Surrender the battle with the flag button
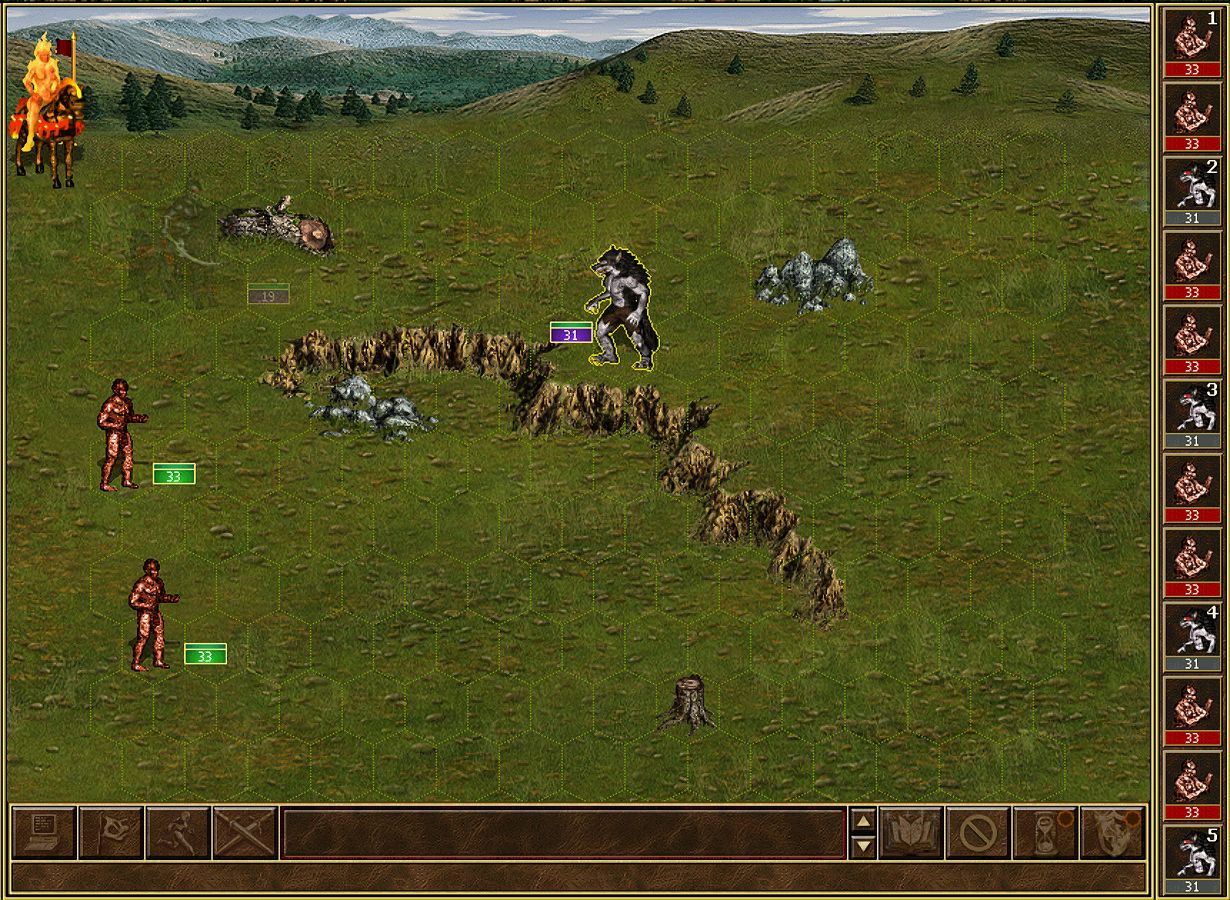The height and width of the screenshot is (900, 1230). coord(111,832)
